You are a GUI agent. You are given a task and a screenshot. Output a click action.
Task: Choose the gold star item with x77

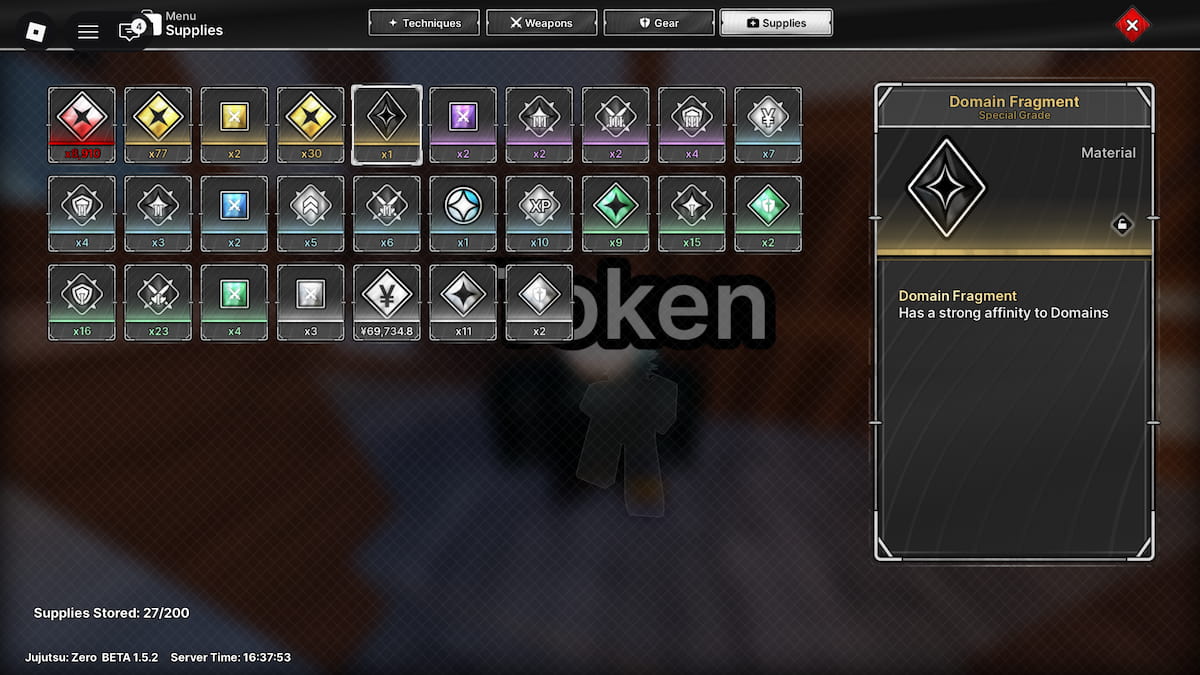[158, 124]
